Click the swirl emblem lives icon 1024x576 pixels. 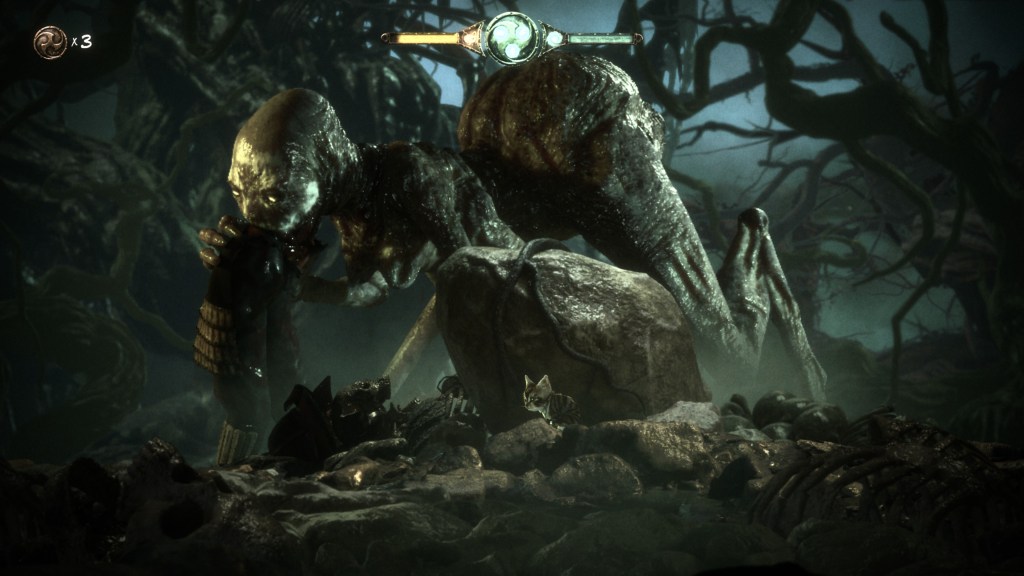[49, 41]
